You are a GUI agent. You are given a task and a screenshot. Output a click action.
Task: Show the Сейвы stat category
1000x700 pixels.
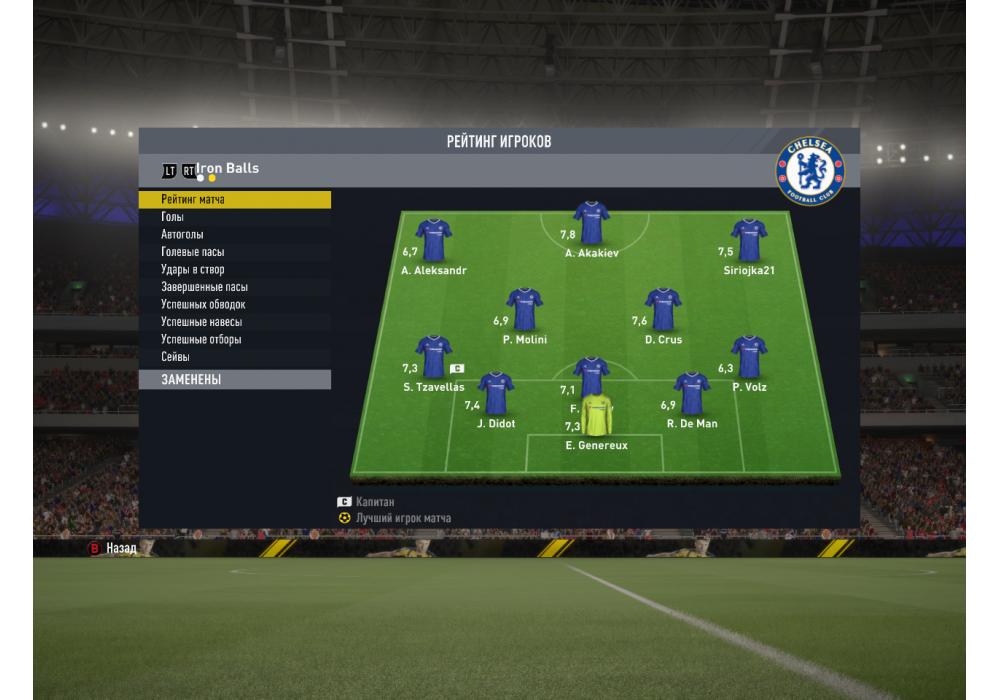(x=234, y=357)
